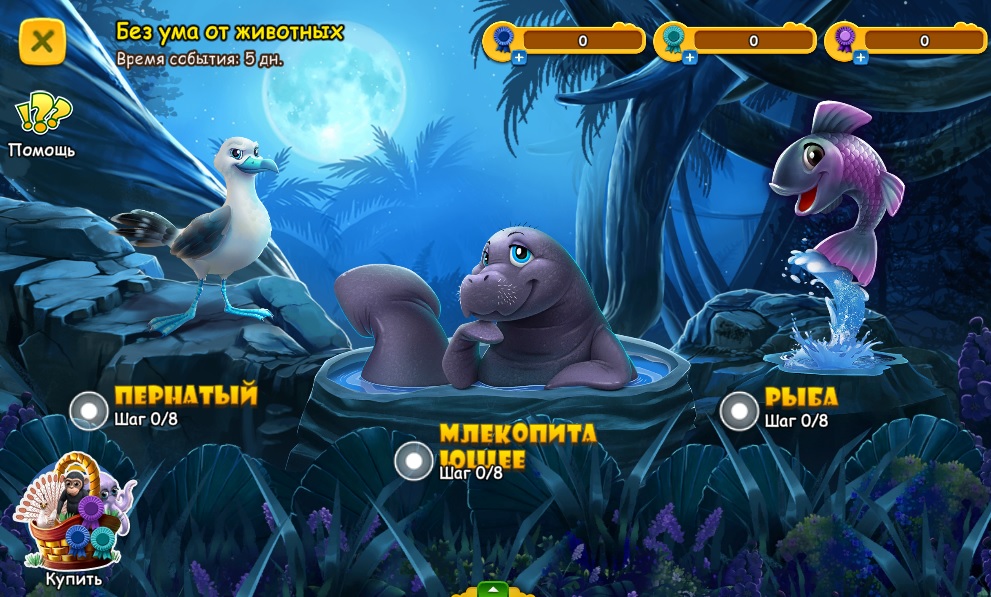
Task: Add blue ribbons with the plus button
Action: [519, 58]
